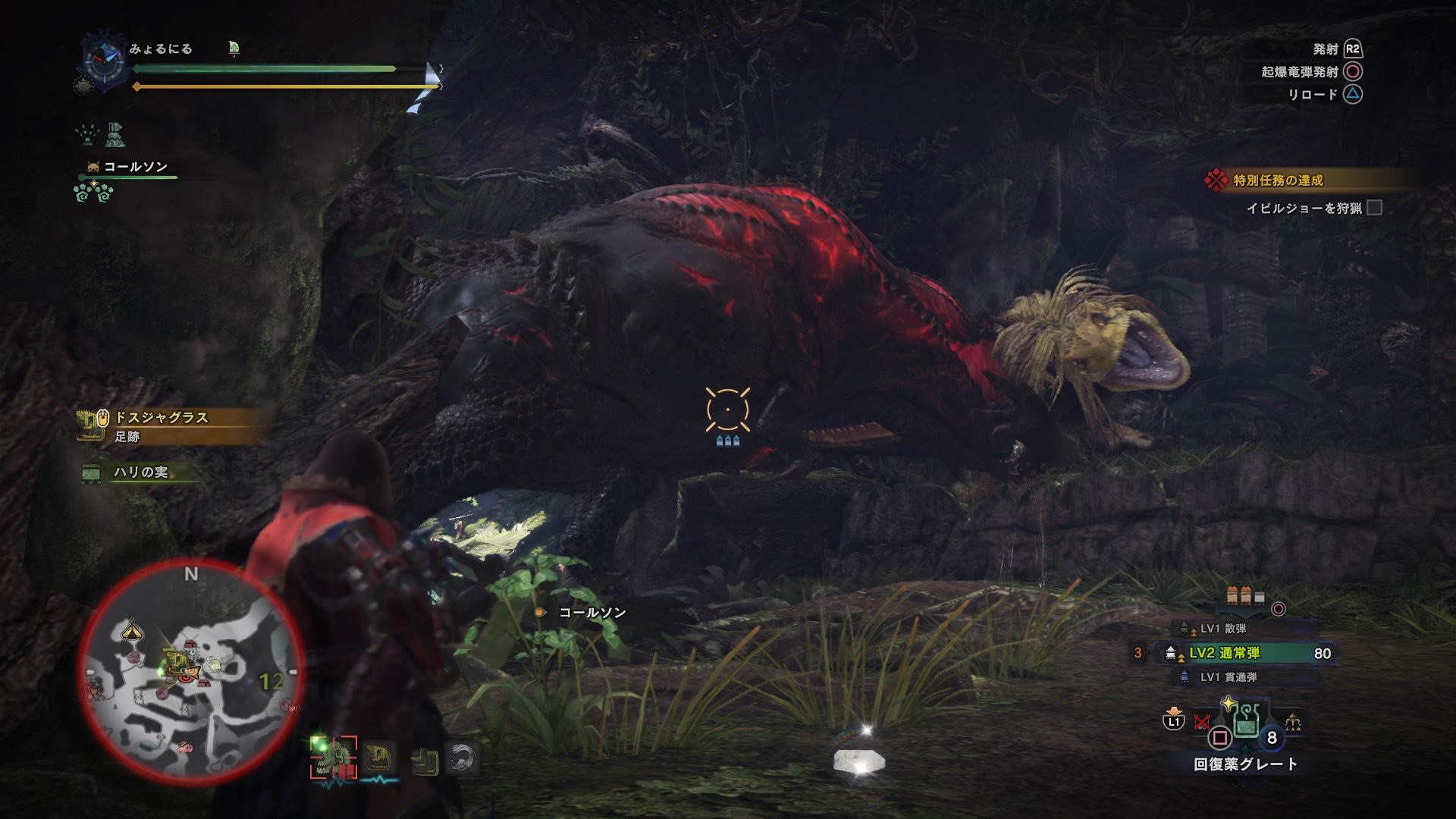The image size is (1456, 819).
Task: Open the 特別任務の達成 quest objective
Action: click(1278, 180)
